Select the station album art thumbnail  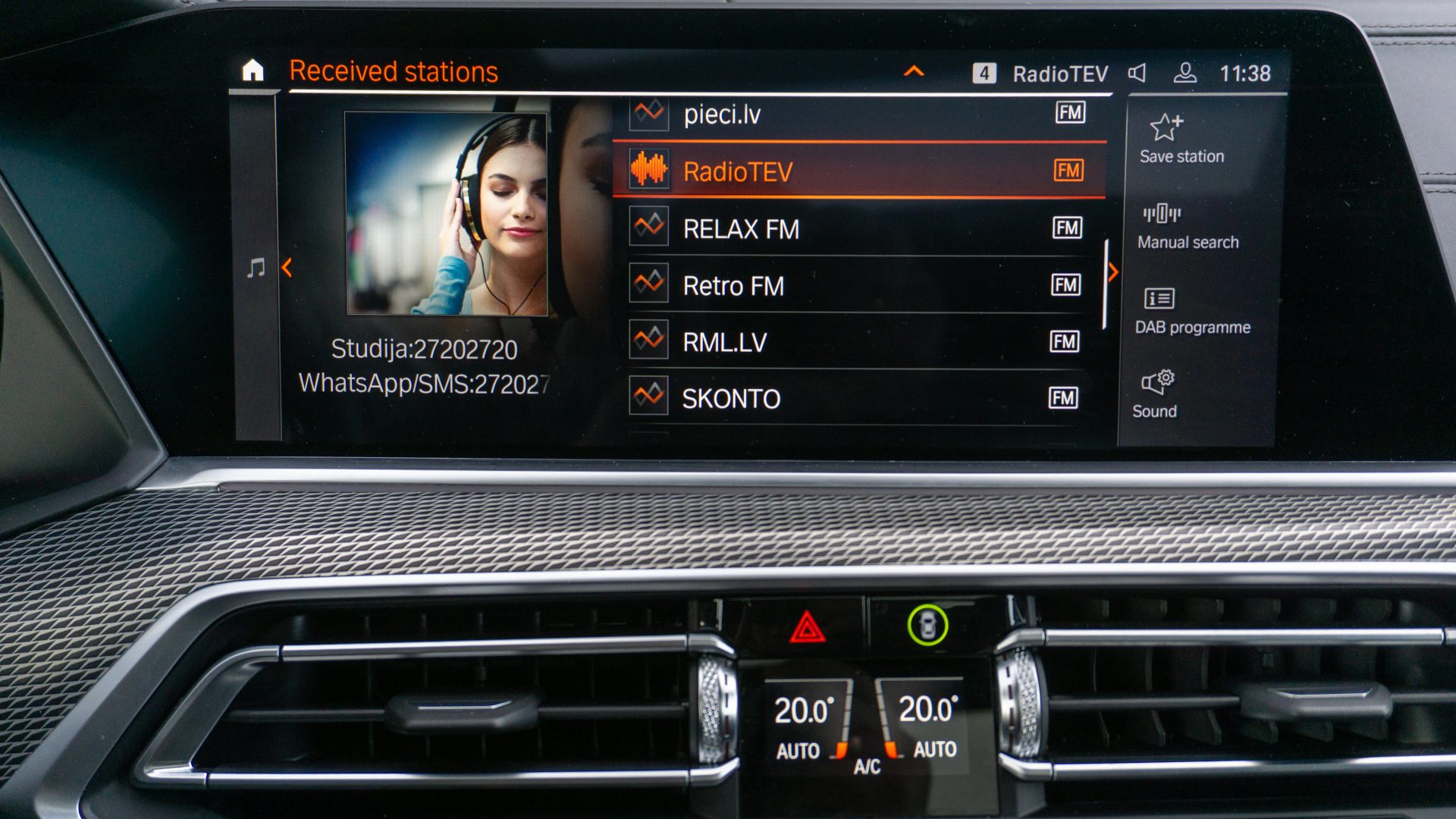(x=447, y=213)
